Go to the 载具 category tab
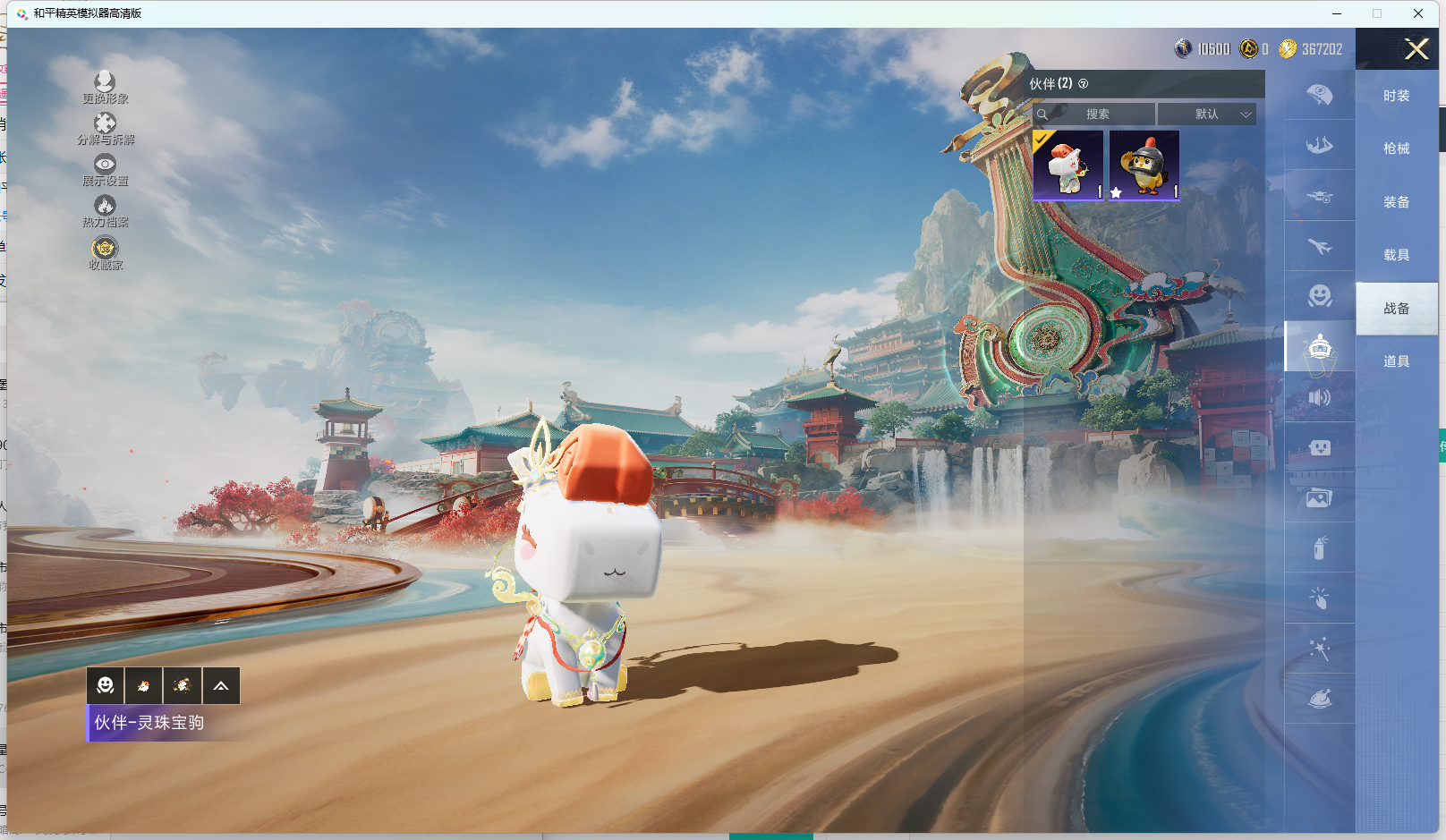This screenshot has height=840, width=1446. click(1396, 255)
